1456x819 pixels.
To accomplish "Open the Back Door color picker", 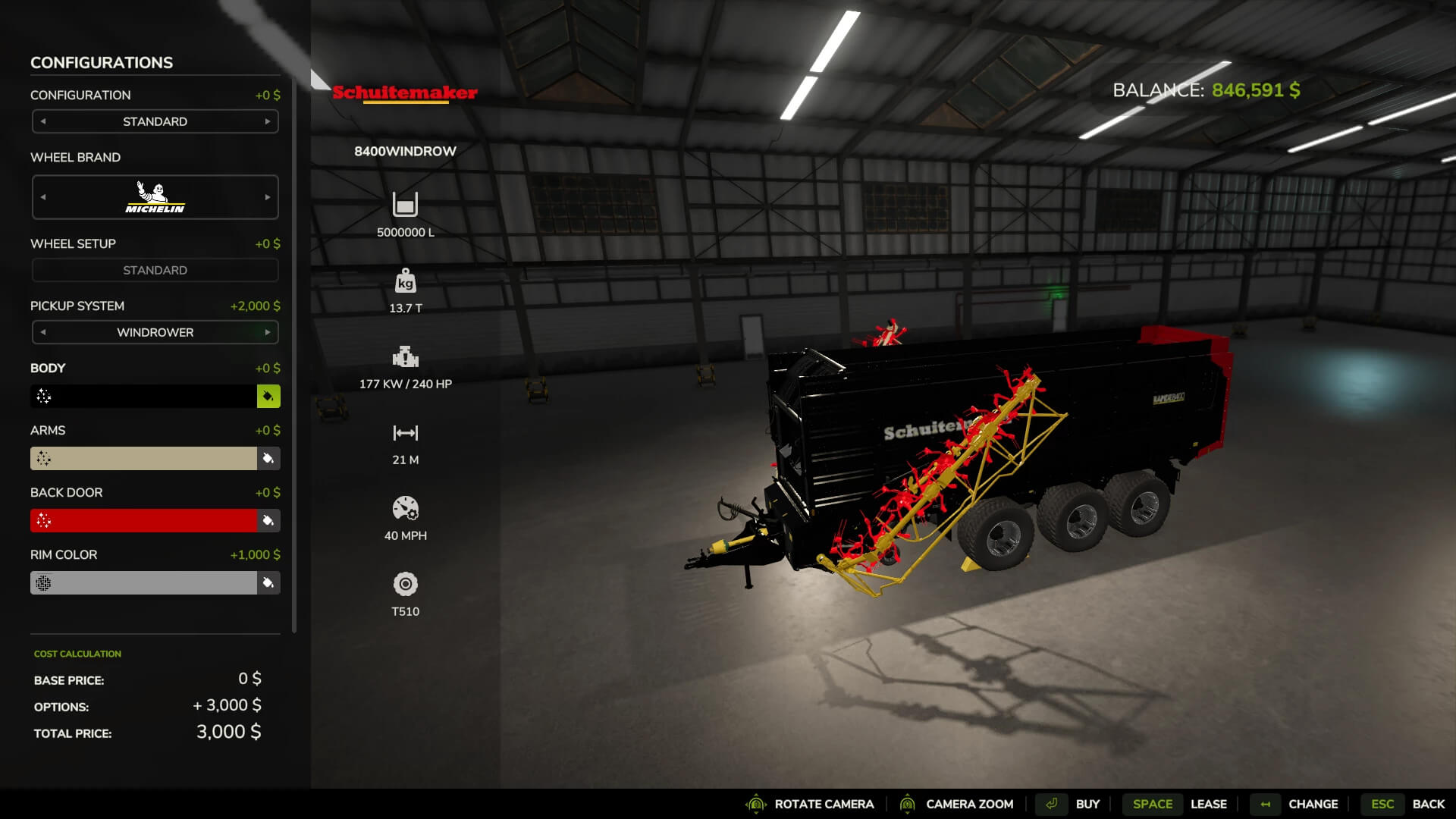I will tap(268, 520).
